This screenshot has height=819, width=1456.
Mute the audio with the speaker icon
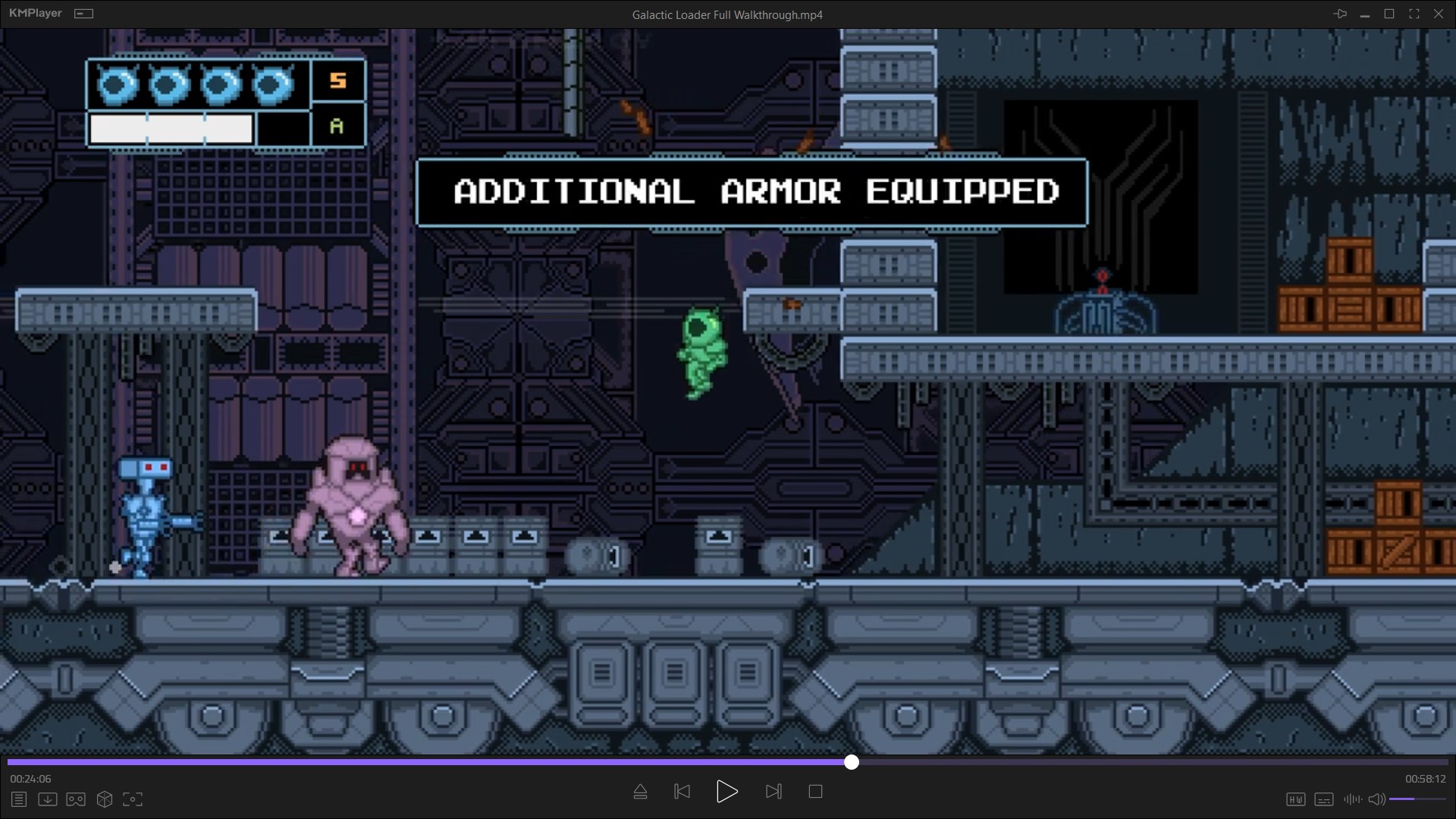[1376, 799]
